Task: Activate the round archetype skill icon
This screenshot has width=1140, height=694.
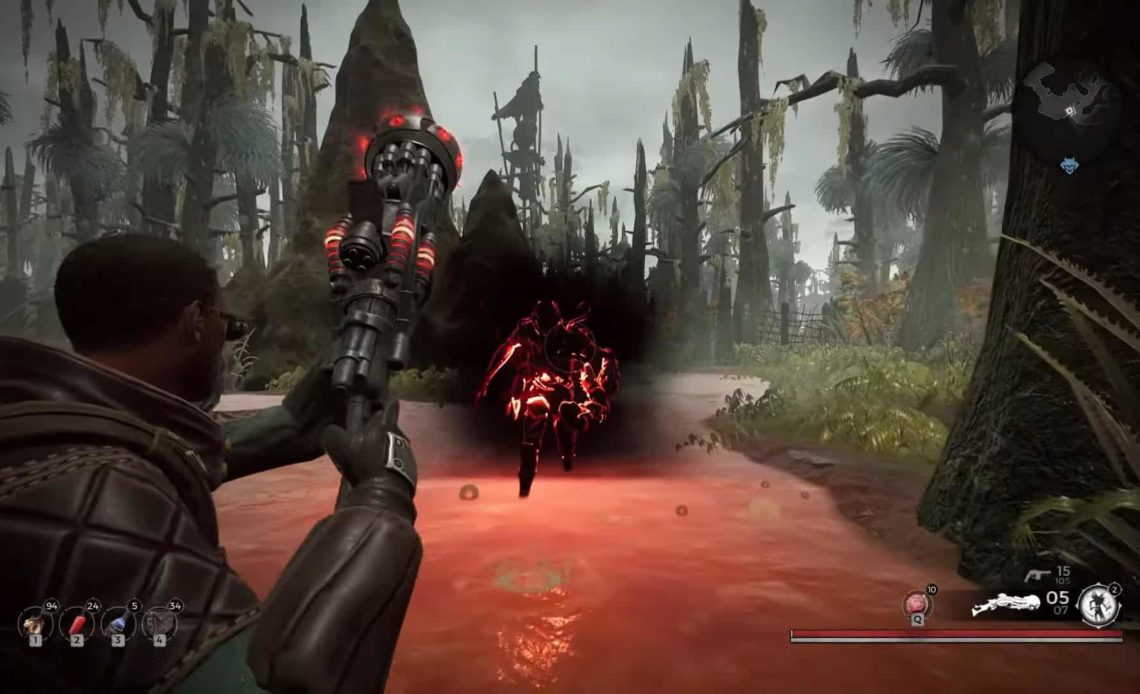Action: pos(1099,606)
